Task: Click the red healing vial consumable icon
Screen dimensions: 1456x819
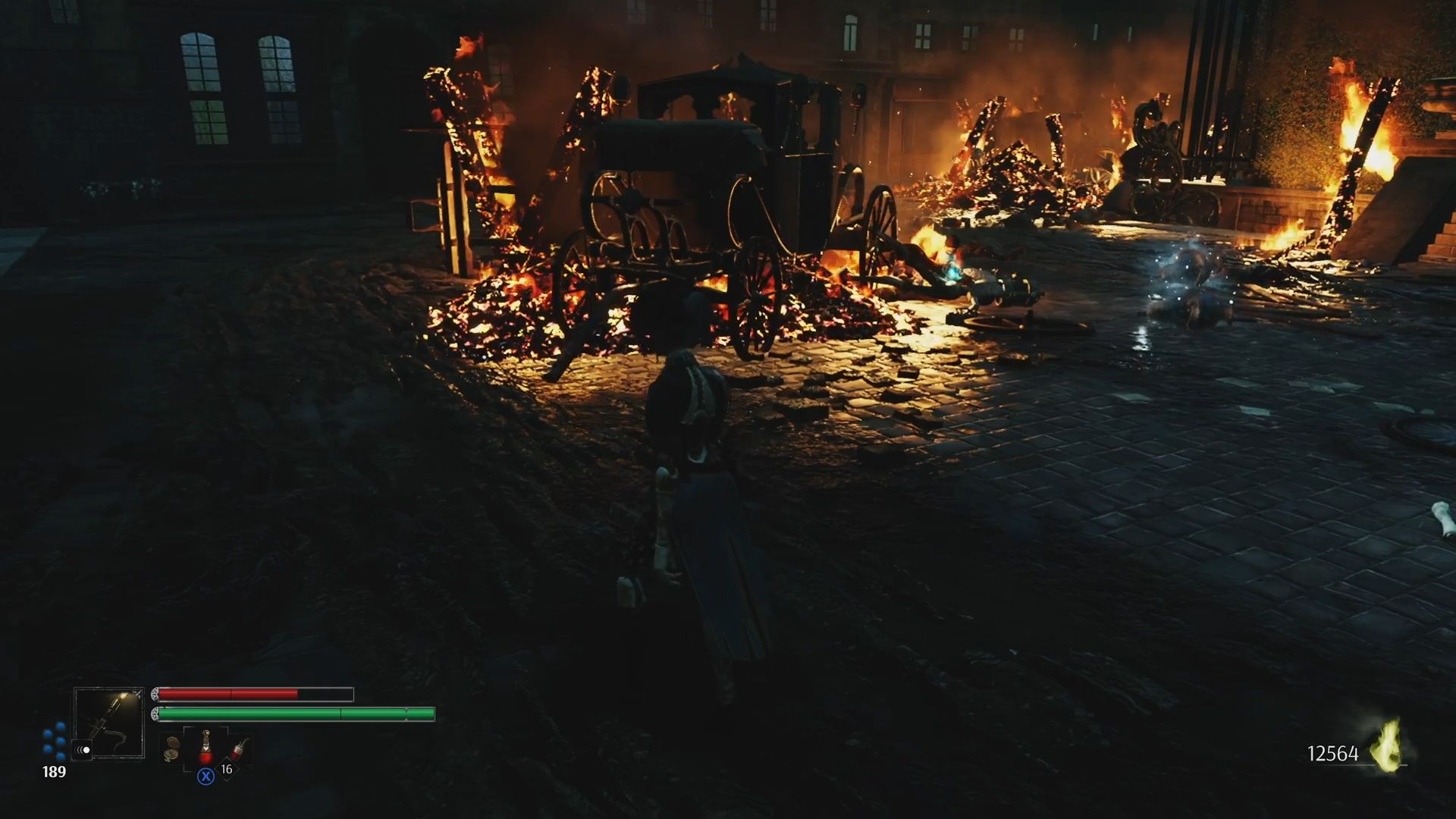Action: 206,746
